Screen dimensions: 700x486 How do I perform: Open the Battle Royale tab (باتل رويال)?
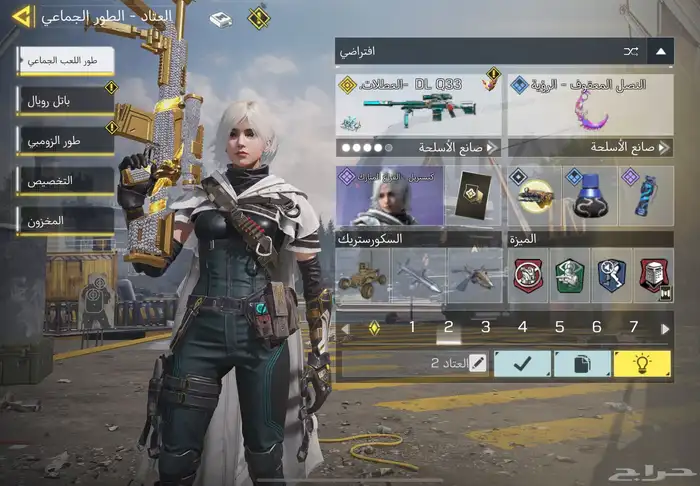tap(65, 100)
